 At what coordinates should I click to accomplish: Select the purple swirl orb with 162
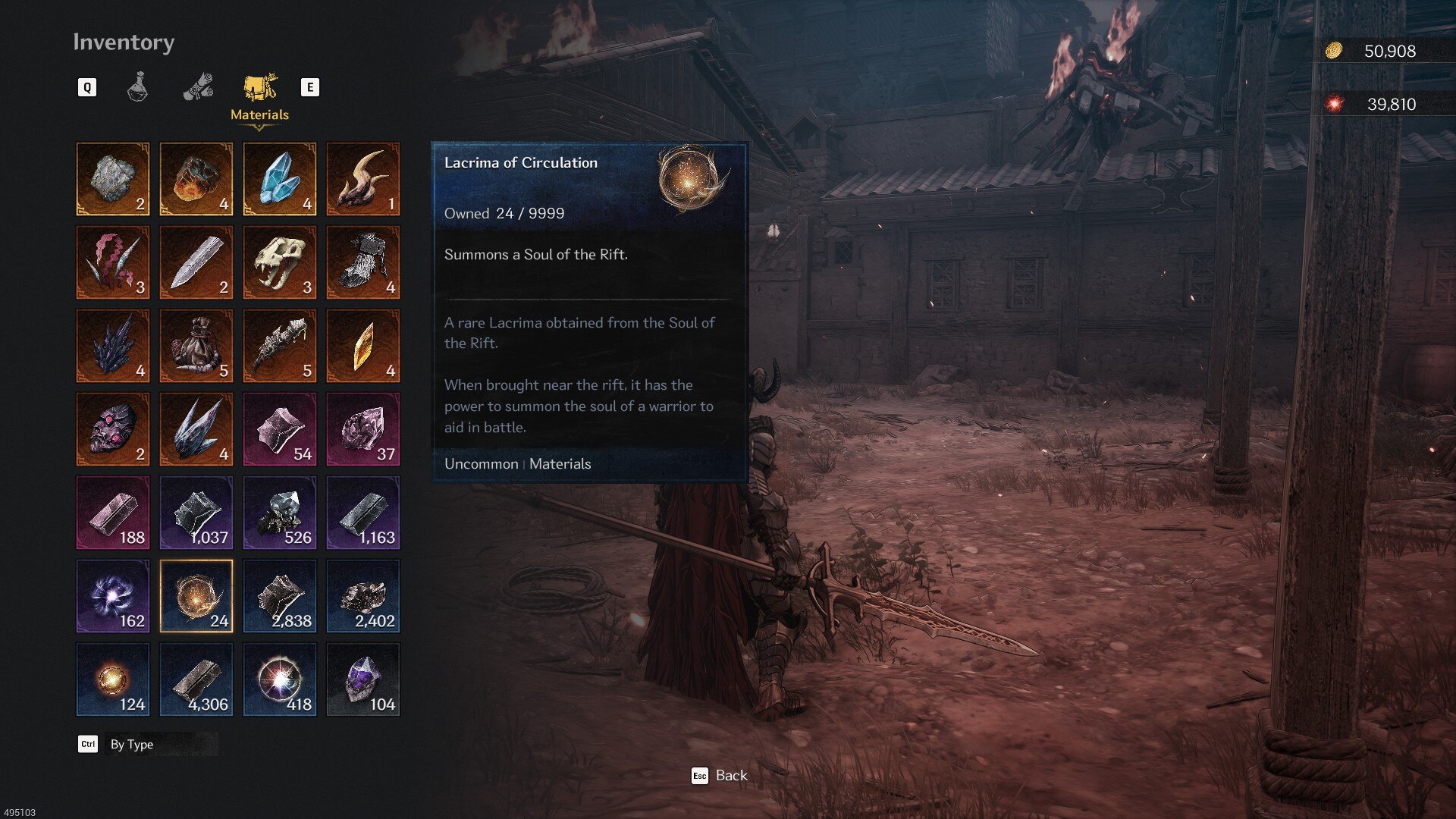[x=113, y=596]
